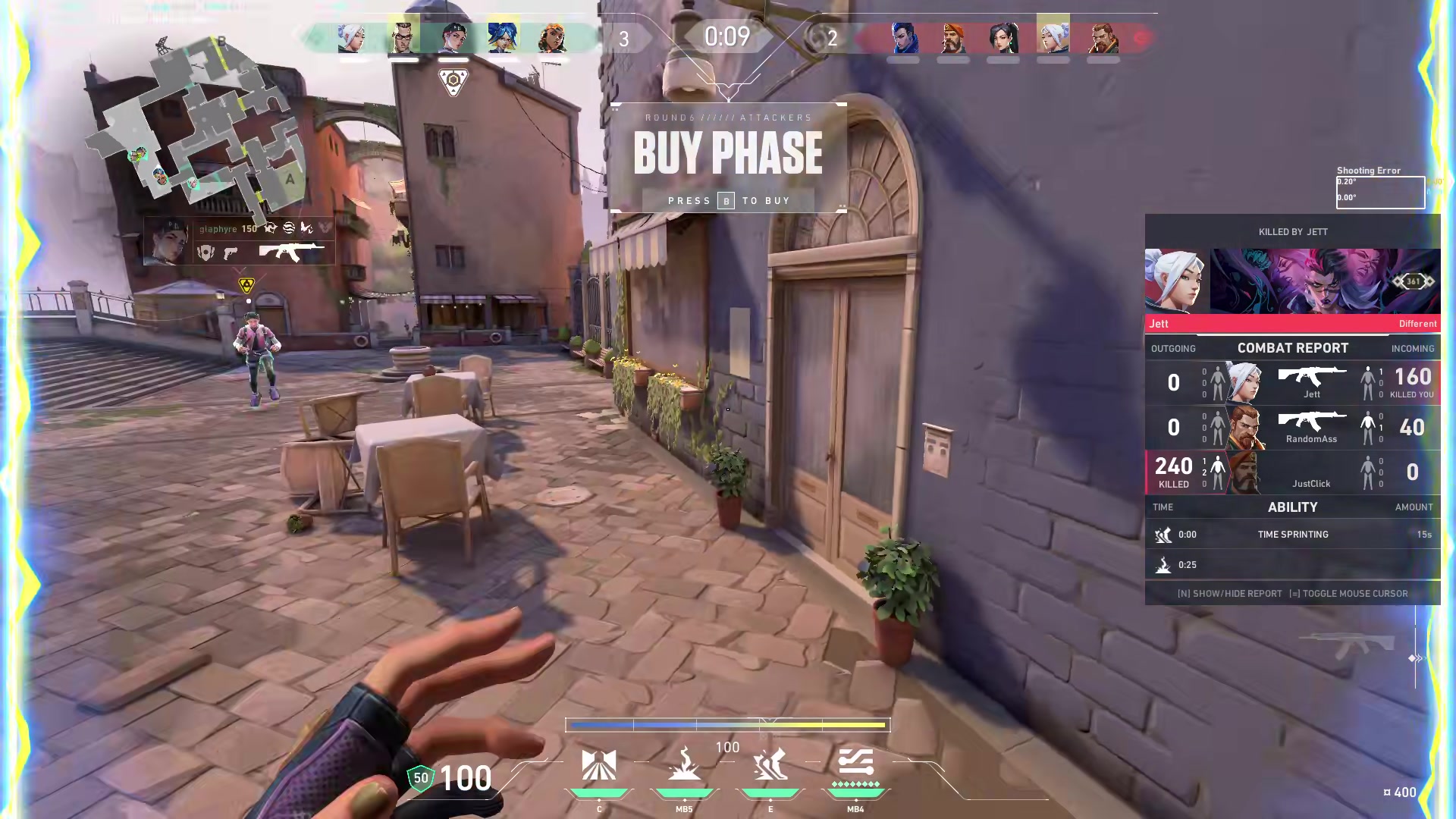
Task: Click the rifle icon in Jett's combat row
Action: (x=1312, y=375)
